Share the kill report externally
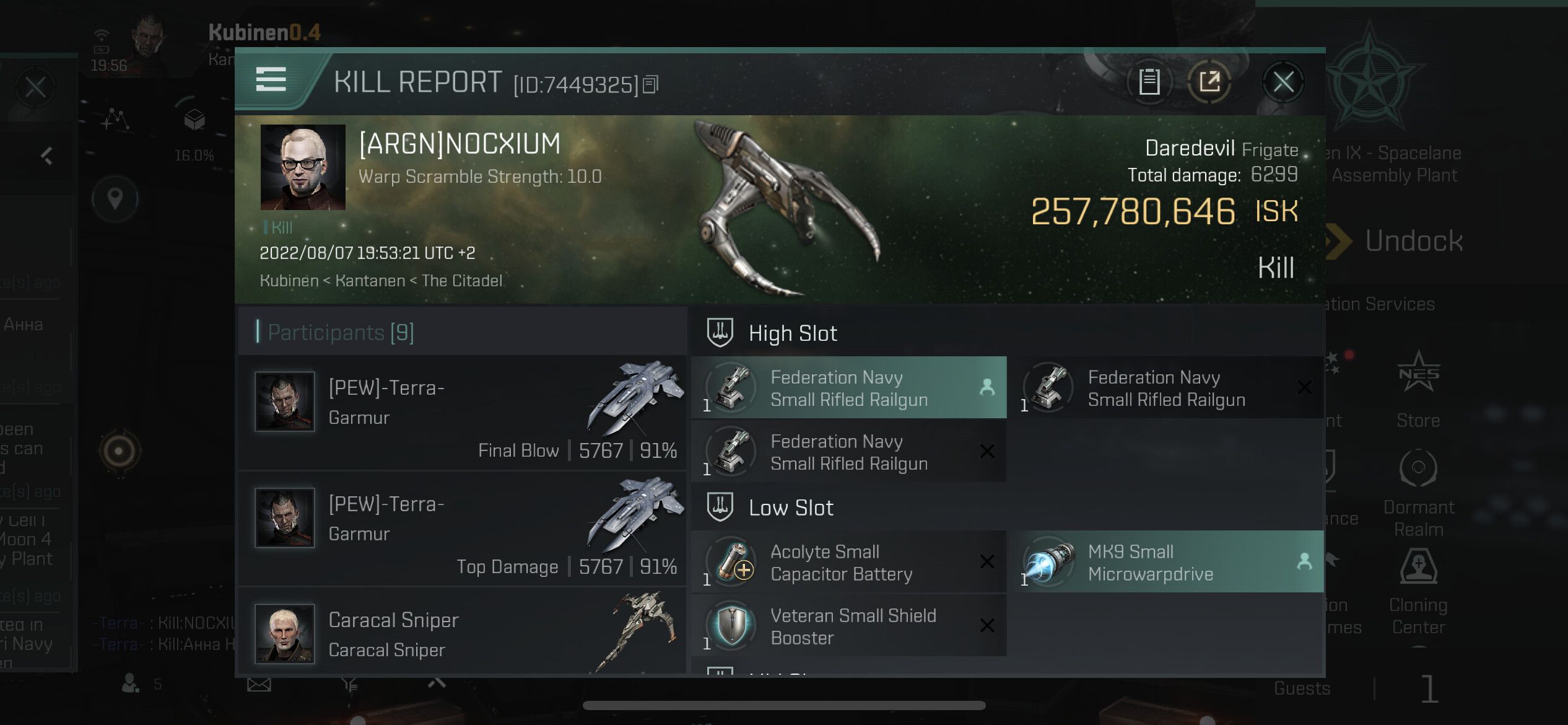 click(1209, 82)
